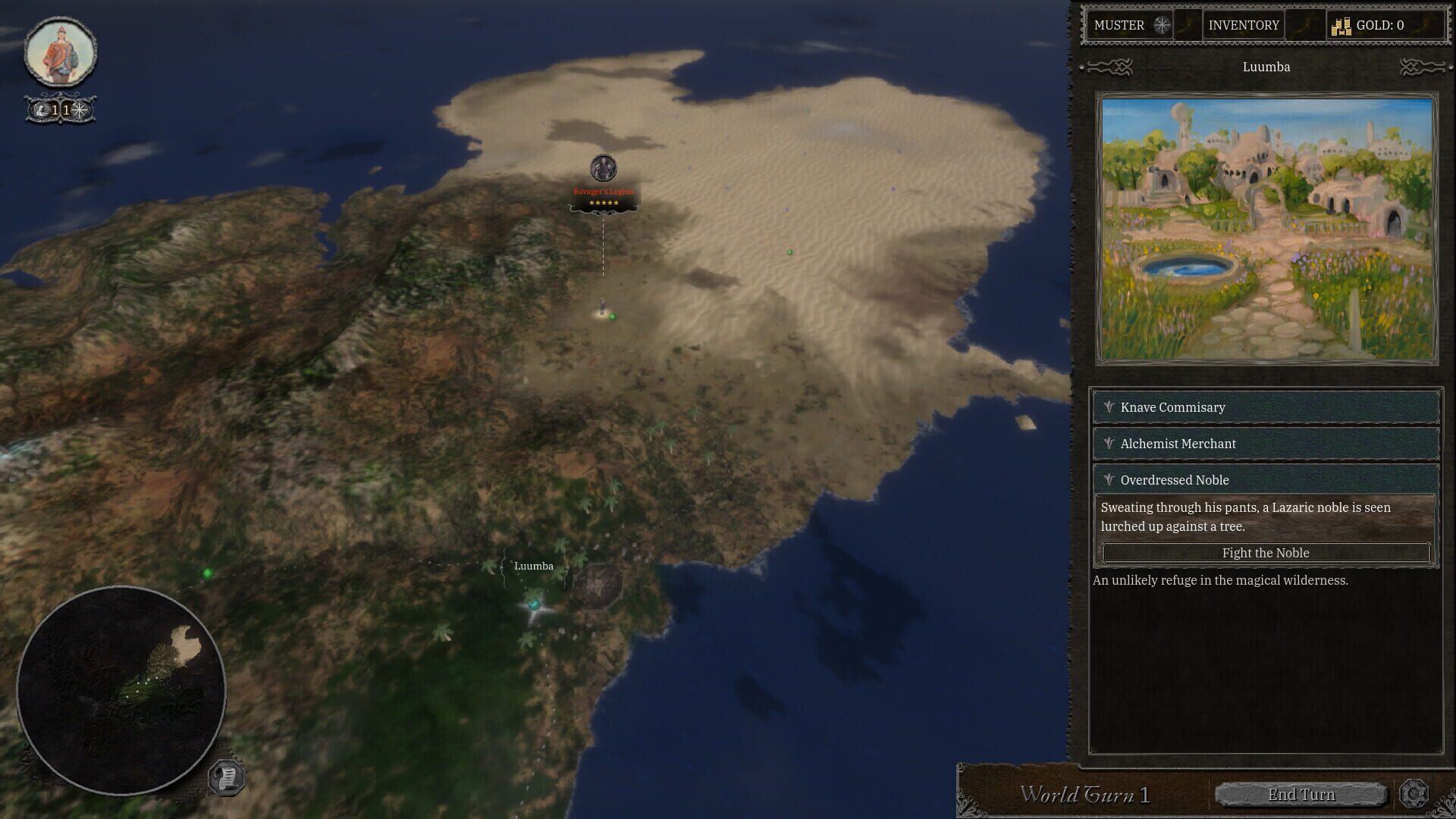Choose Fight the Noble
The height and width of the screenshot is (819, 1456).
pos(1265,553)
